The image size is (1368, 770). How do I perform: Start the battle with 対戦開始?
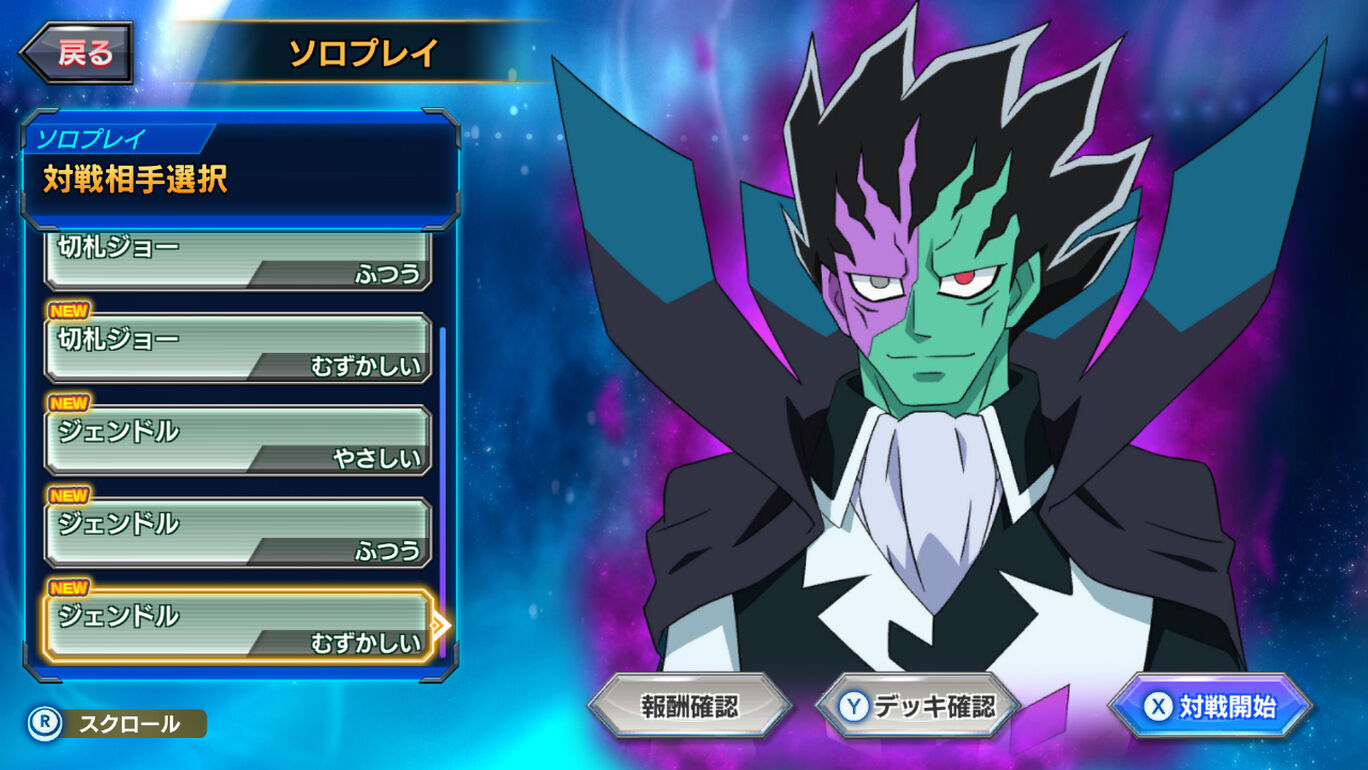(1211, 707)
